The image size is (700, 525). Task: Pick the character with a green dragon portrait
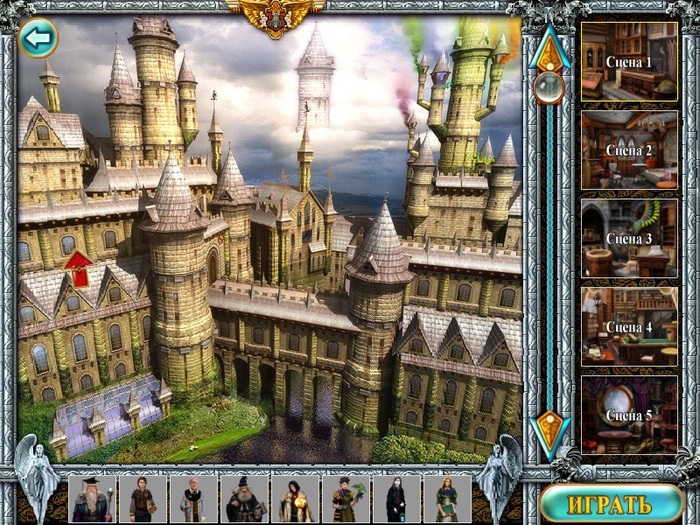pyautogui.click(x=346, y=499)
